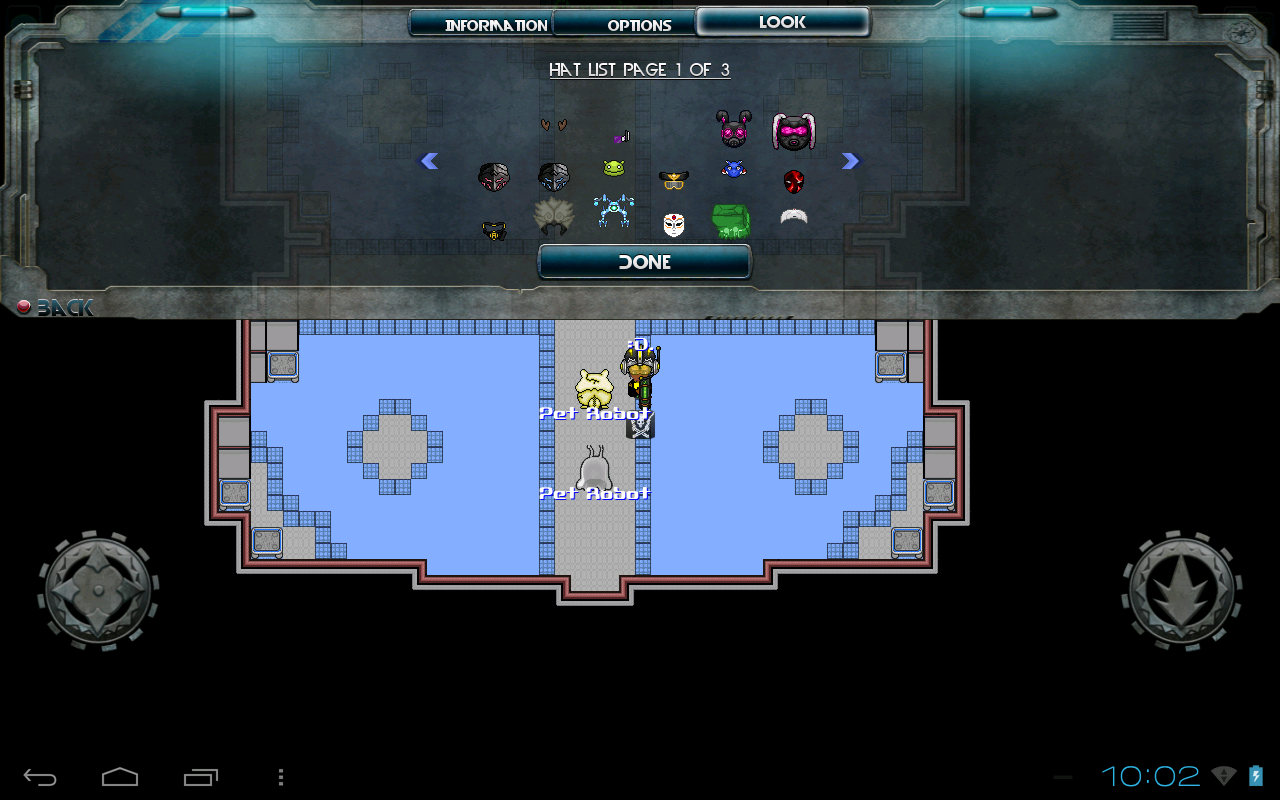Screen dimensions: 1280x800
Task: Open the Options tab
Action: pos(625,24)
